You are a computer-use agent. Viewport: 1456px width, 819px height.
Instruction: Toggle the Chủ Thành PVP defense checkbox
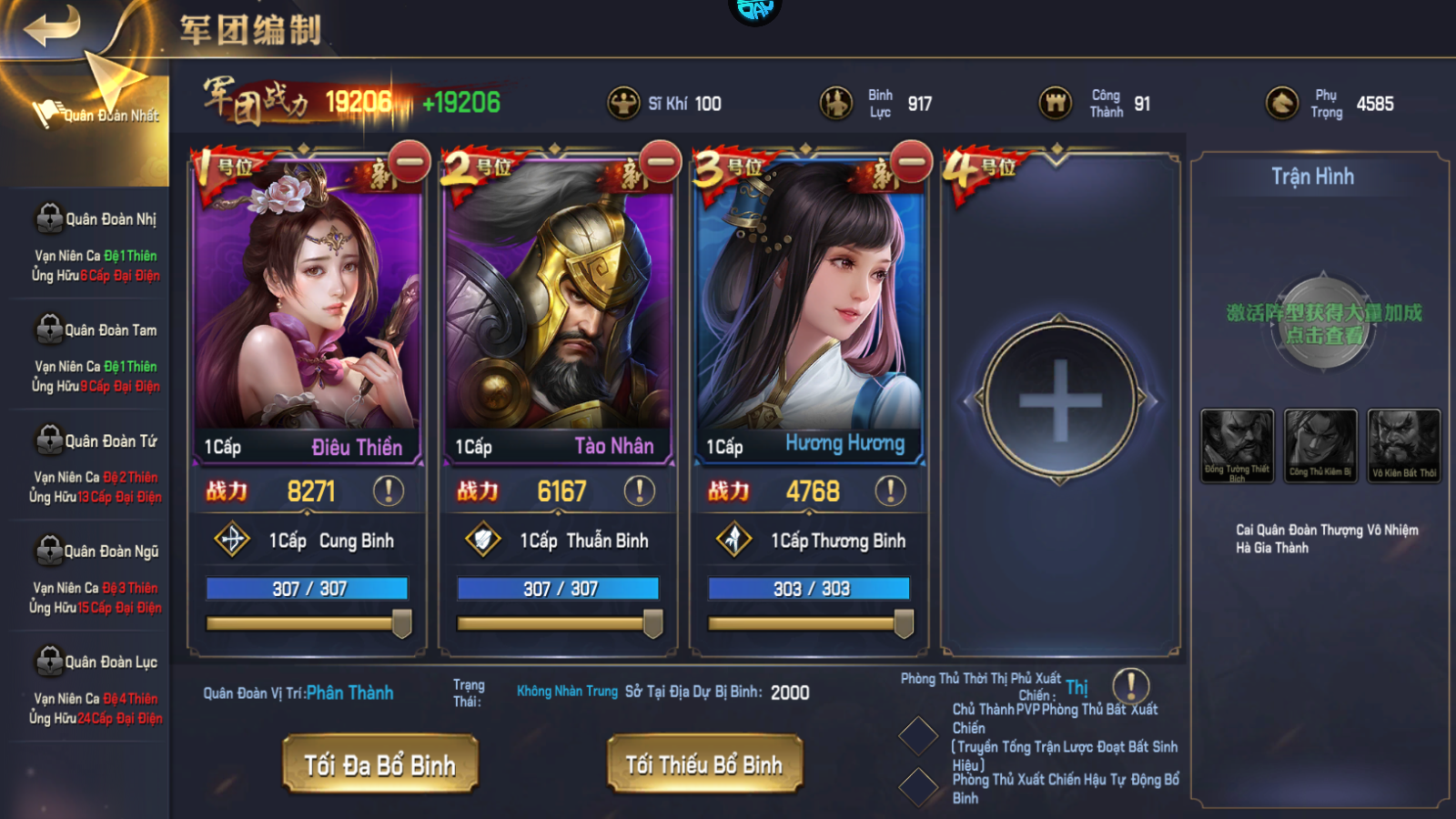(x=918, y=736)
